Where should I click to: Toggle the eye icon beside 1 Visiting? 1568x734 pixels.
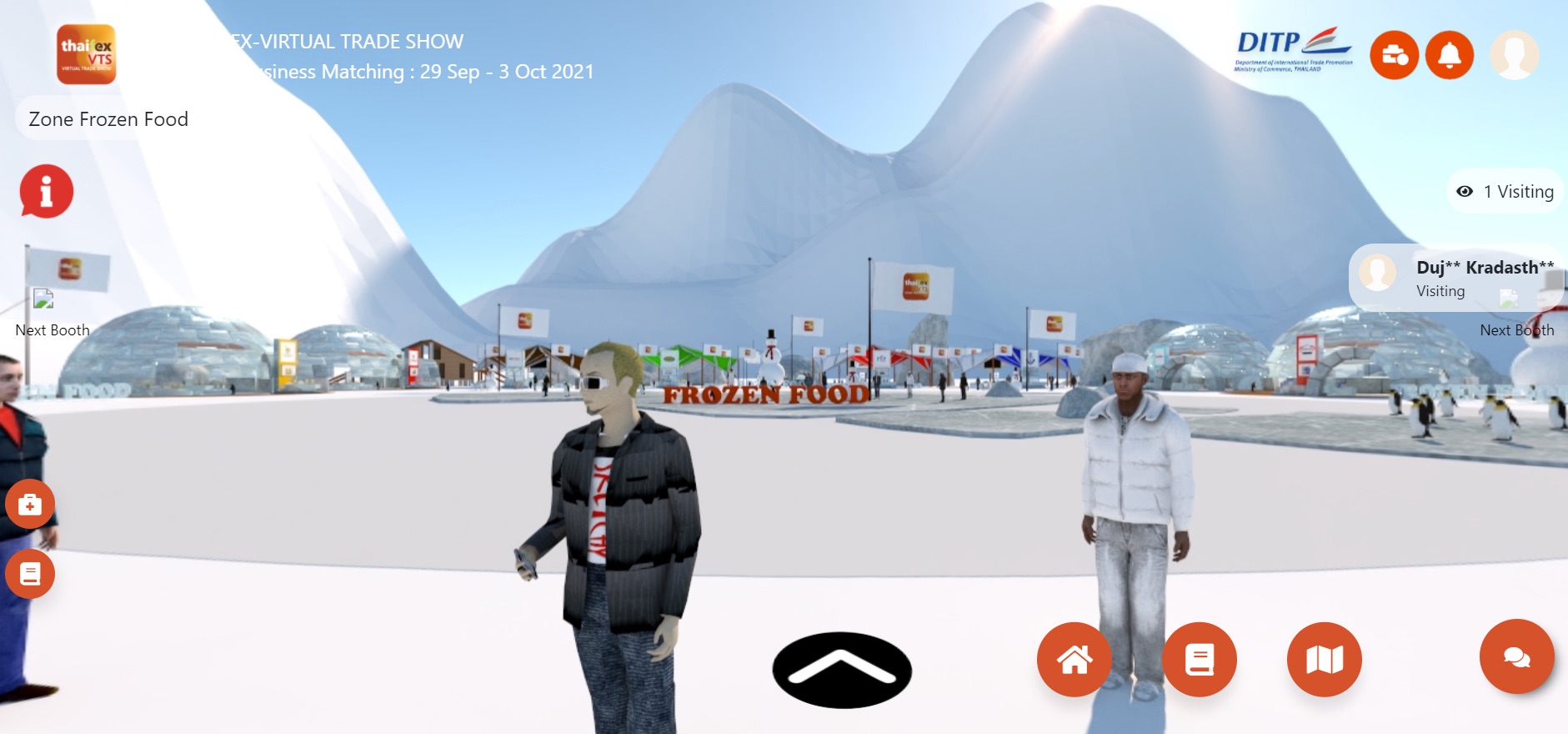(1465, 191)
